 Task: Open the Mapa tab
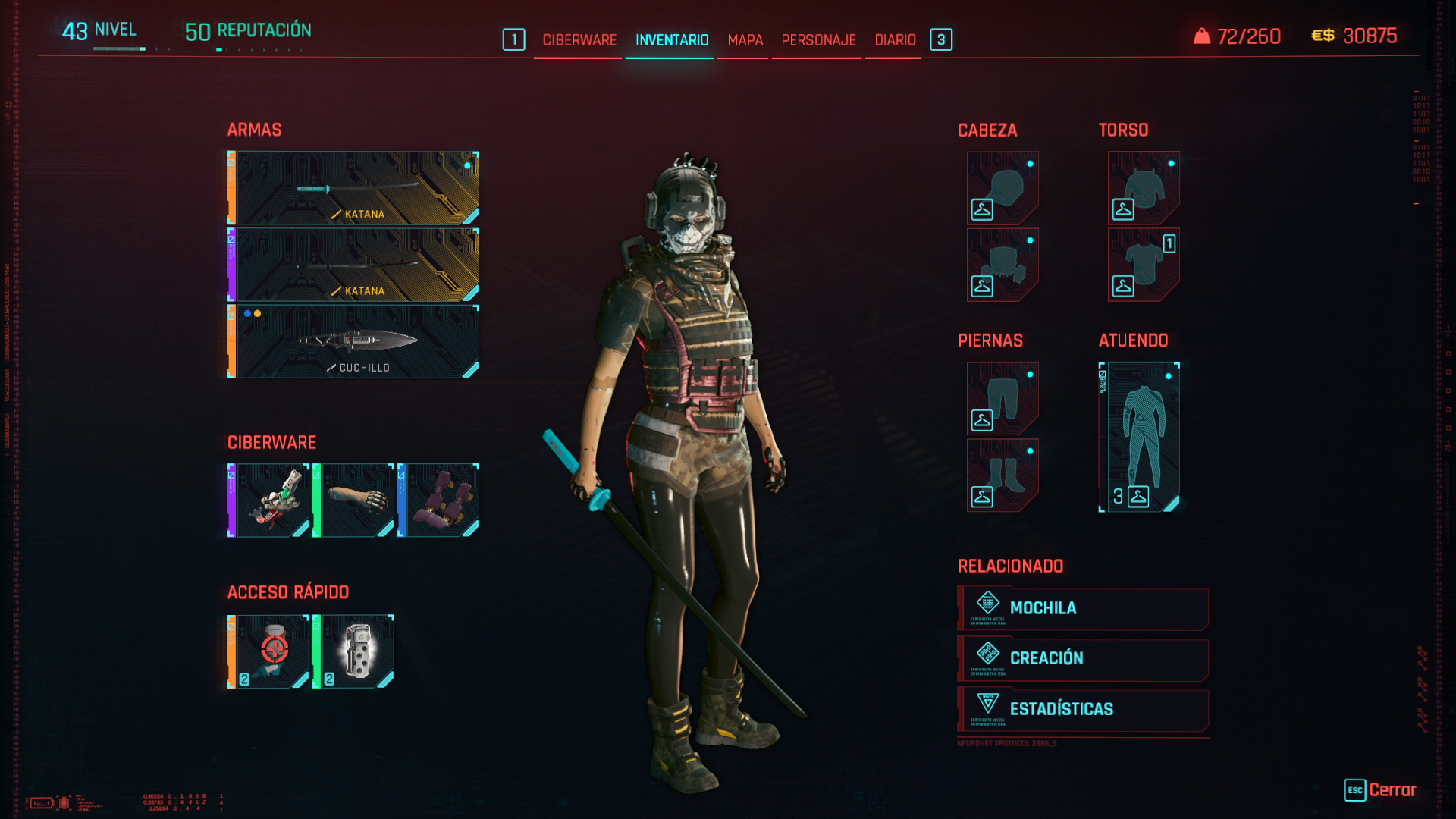pos(745,40)
